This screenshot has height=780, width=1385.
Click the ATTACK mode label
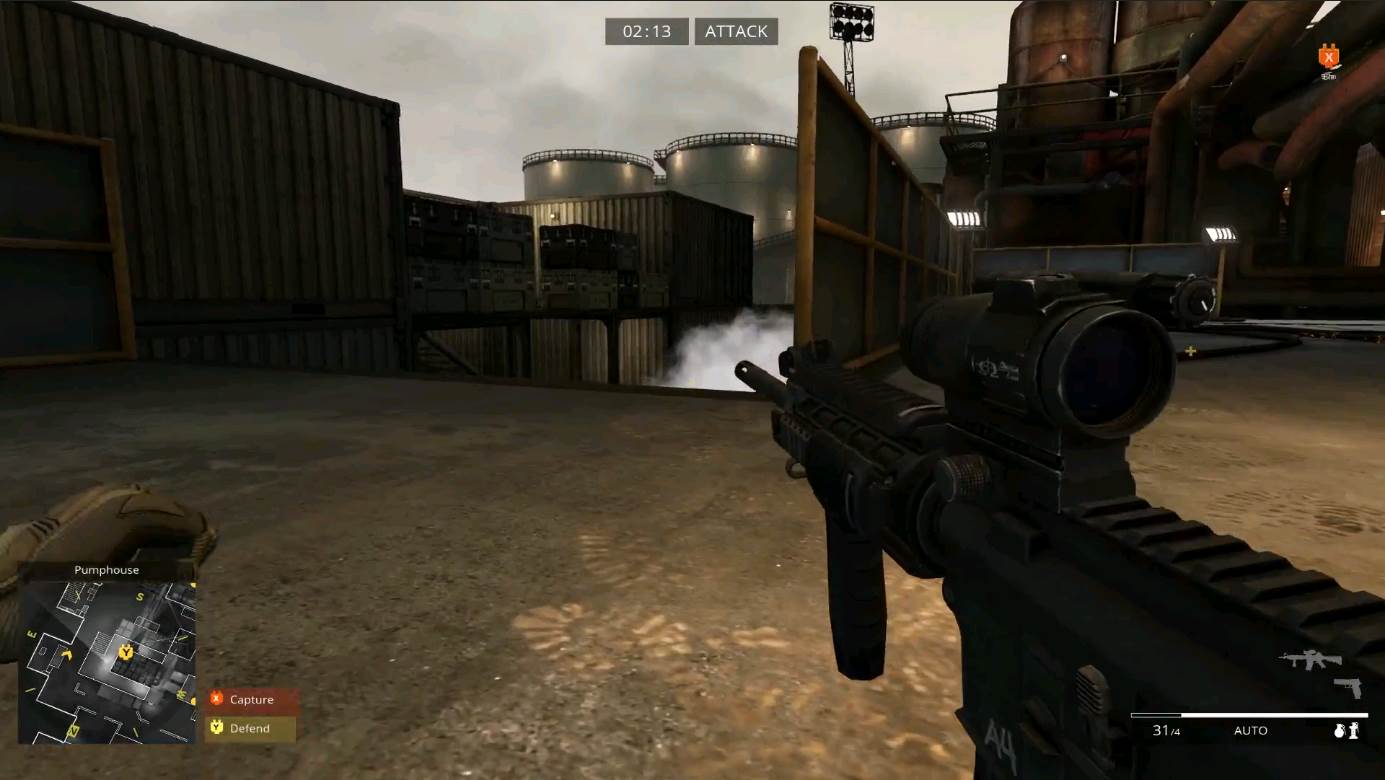(736, 32)
